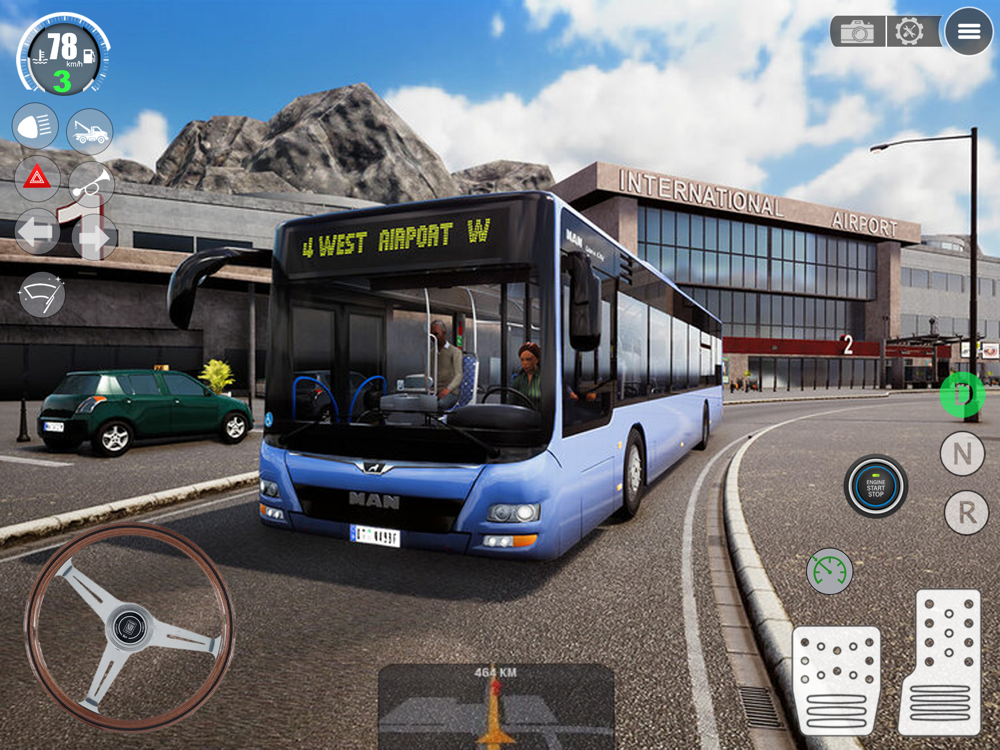The width and height of the screenshot is (1000, 750).
Task: Tap the accelerator pedal
Action: point(939,661)
